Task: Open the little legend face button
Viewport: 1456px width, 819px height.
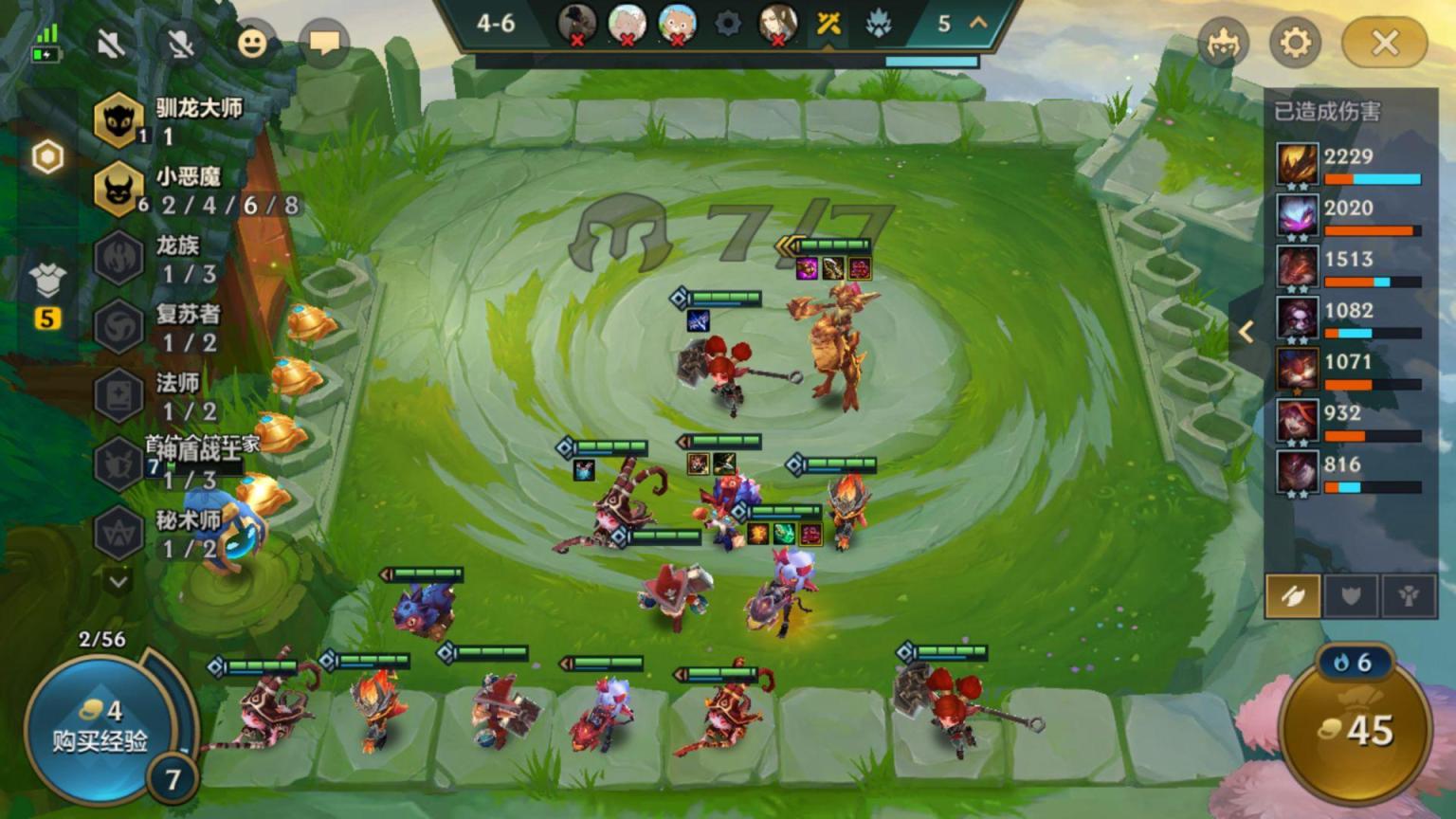Action: point(1222,43)
